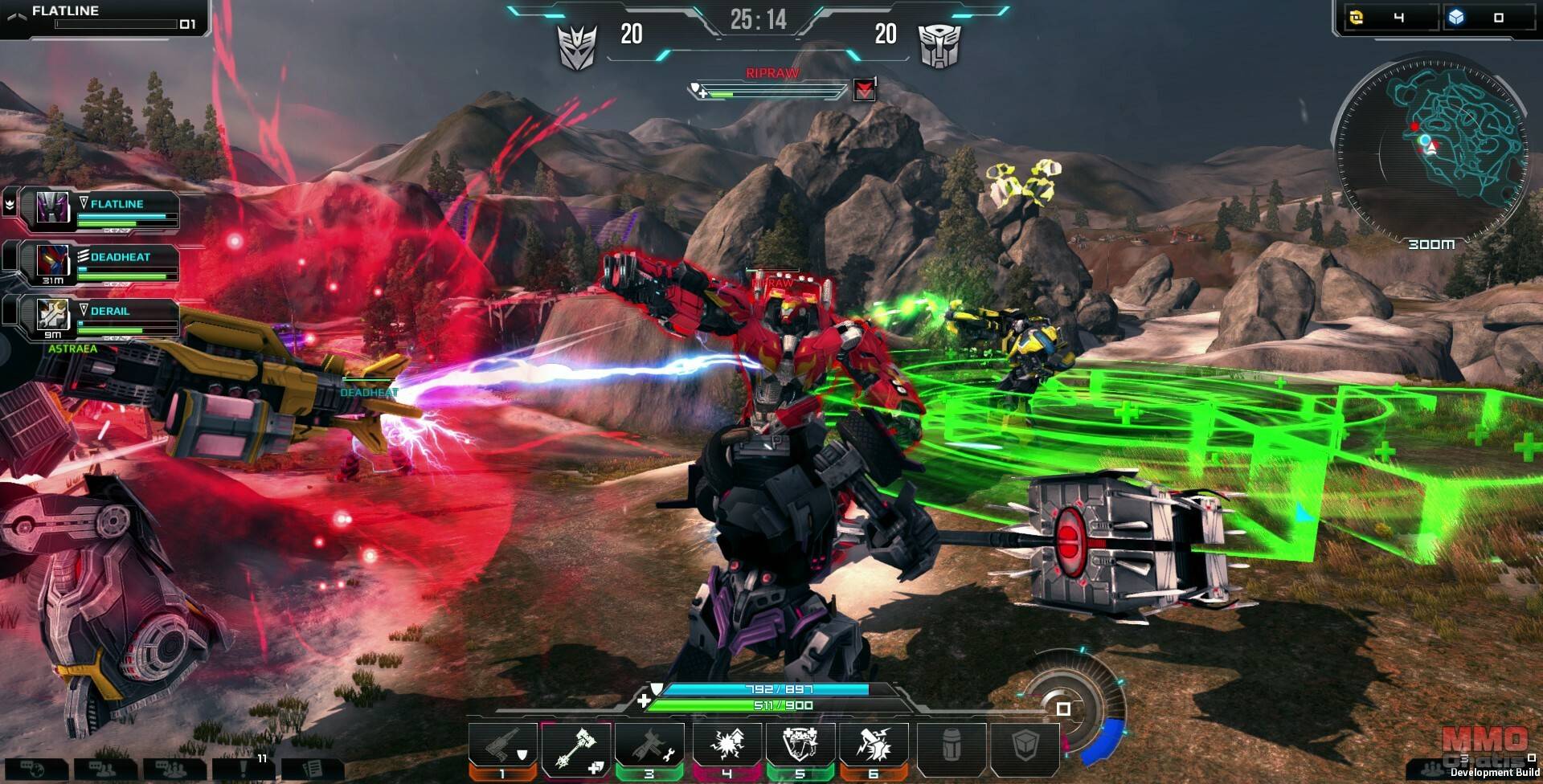Screen dimensions: 1543x784
Task: Open the exclamation mark notifications
Action: click(x=243, y=769)
